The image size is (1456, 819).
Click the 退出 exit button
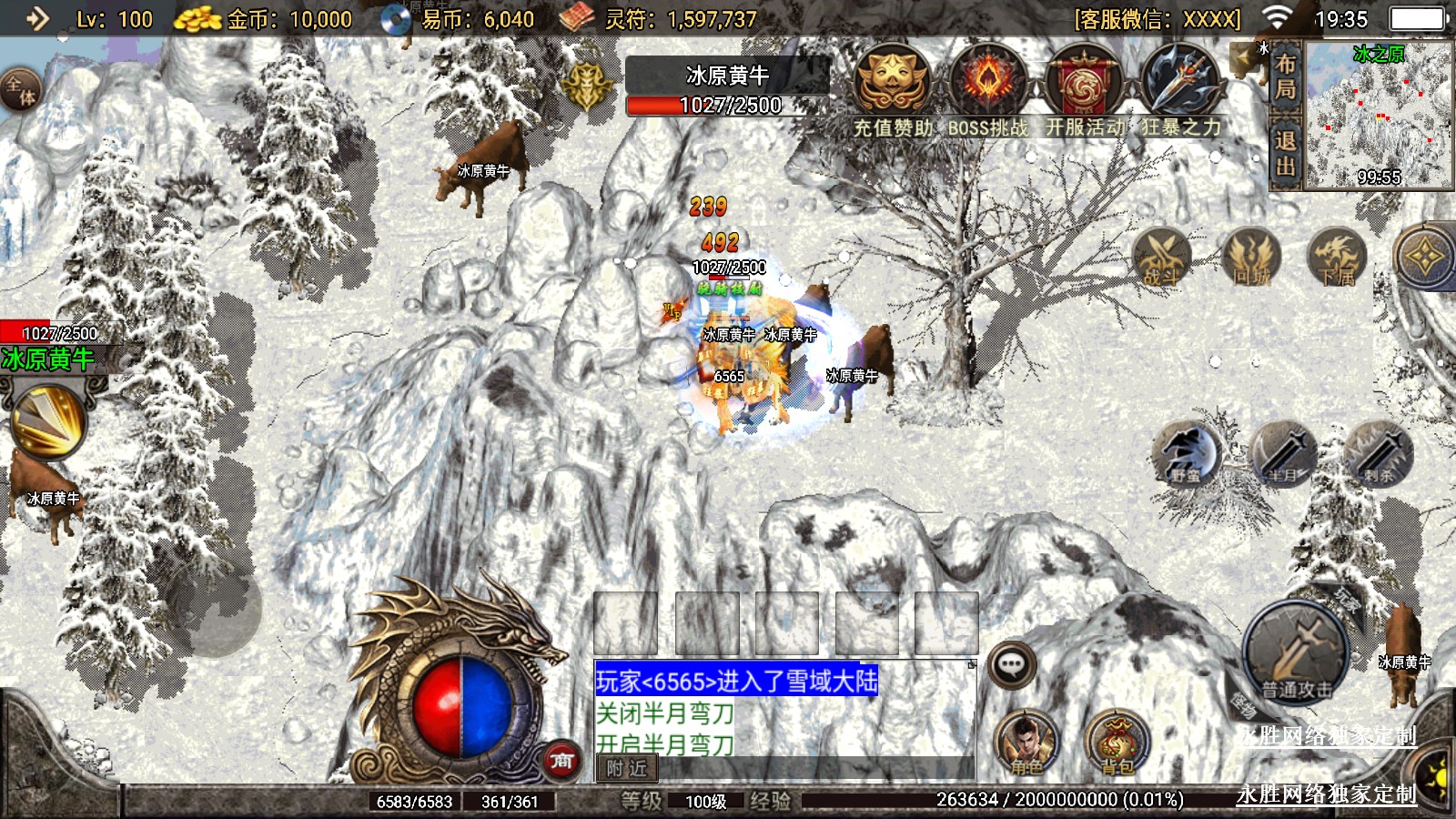point(1285,153)
